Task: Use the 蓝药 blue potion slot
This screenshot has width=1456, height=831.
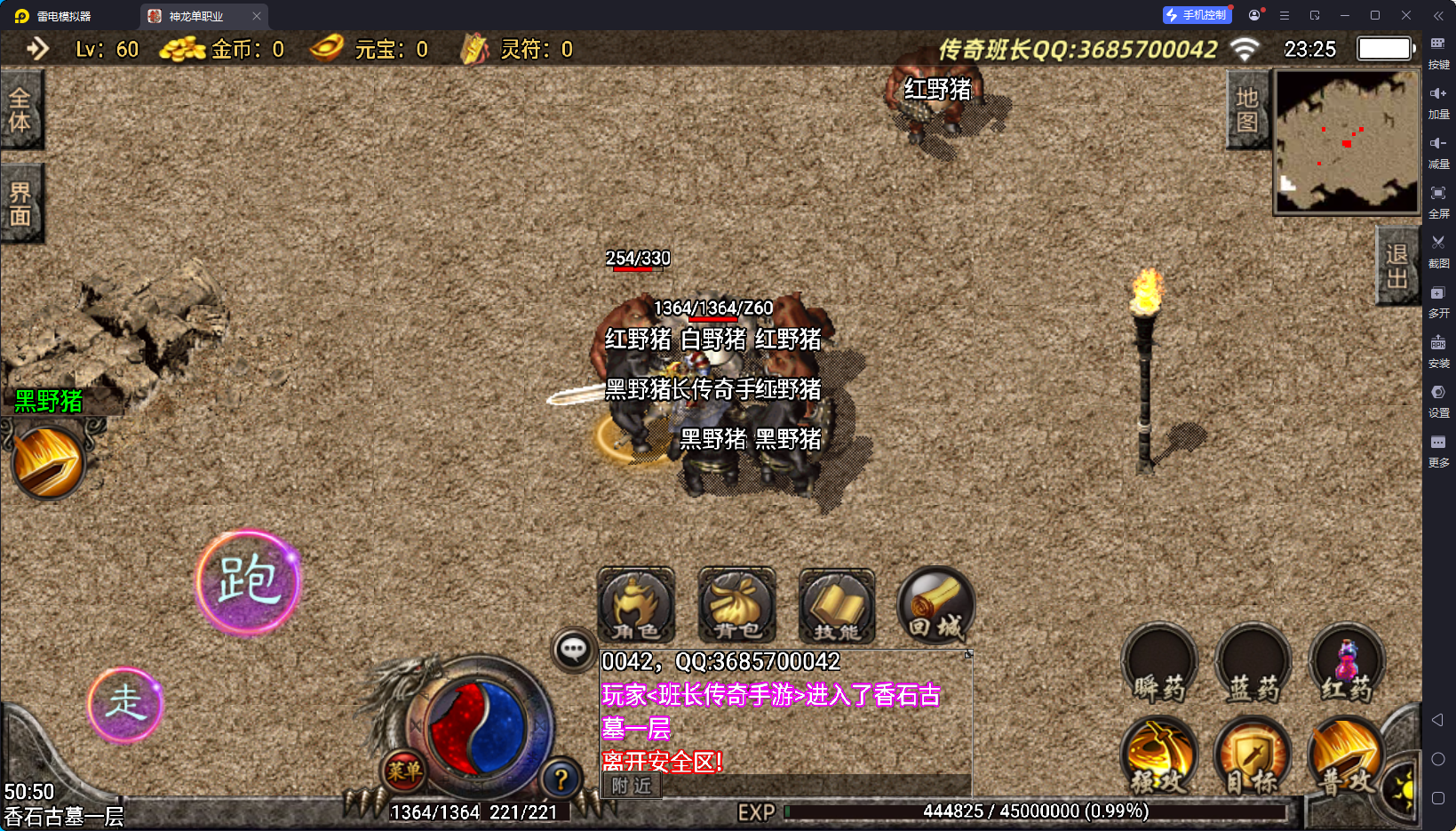Action: coord(1253,667)
